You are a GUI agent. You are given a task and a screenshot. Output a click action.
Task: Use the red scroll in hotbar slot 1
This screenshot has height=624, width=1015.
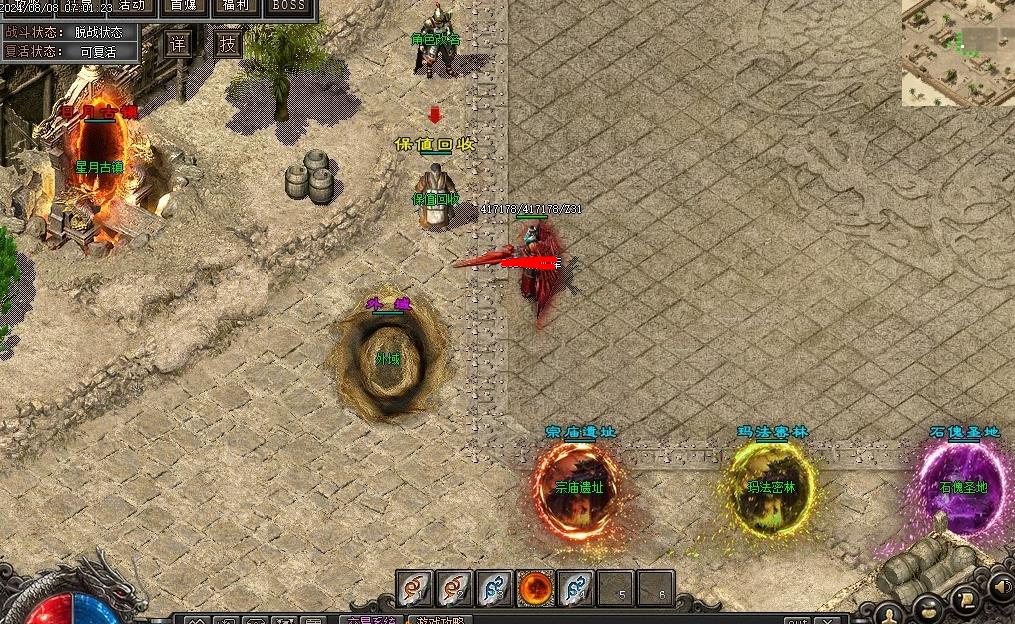click(415, 589)
